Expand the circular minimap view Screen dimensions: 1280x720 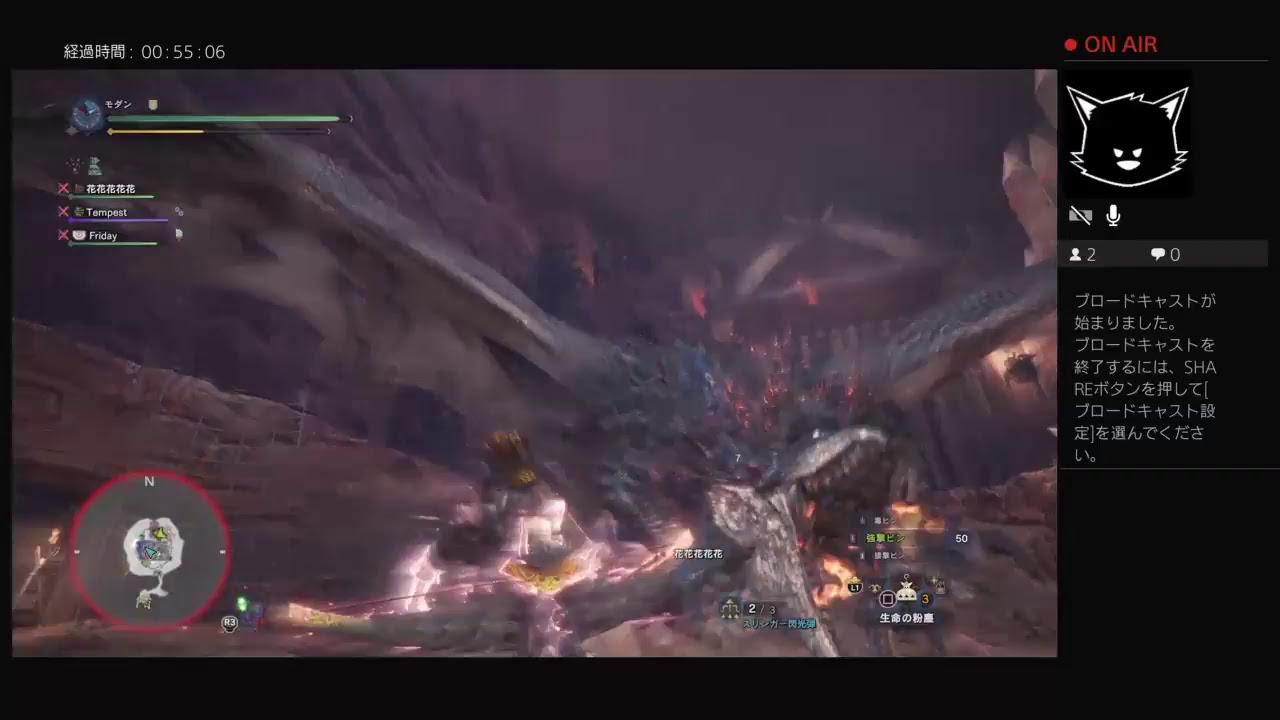149,550
